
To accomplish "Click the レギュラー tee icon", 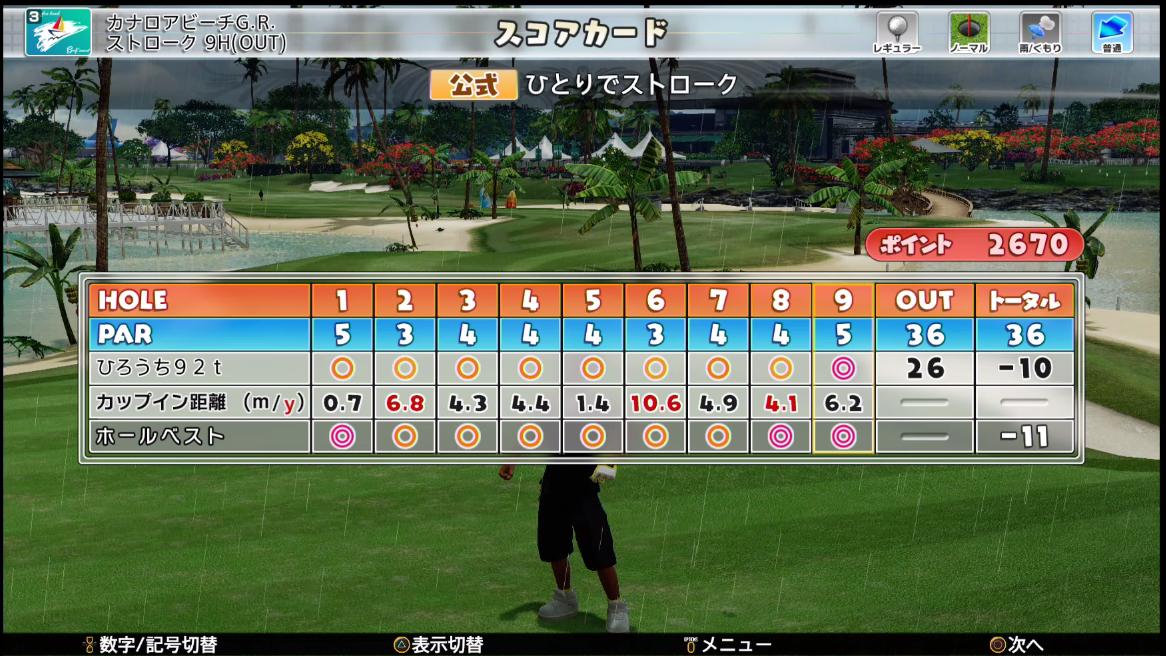I will [896, 27].
